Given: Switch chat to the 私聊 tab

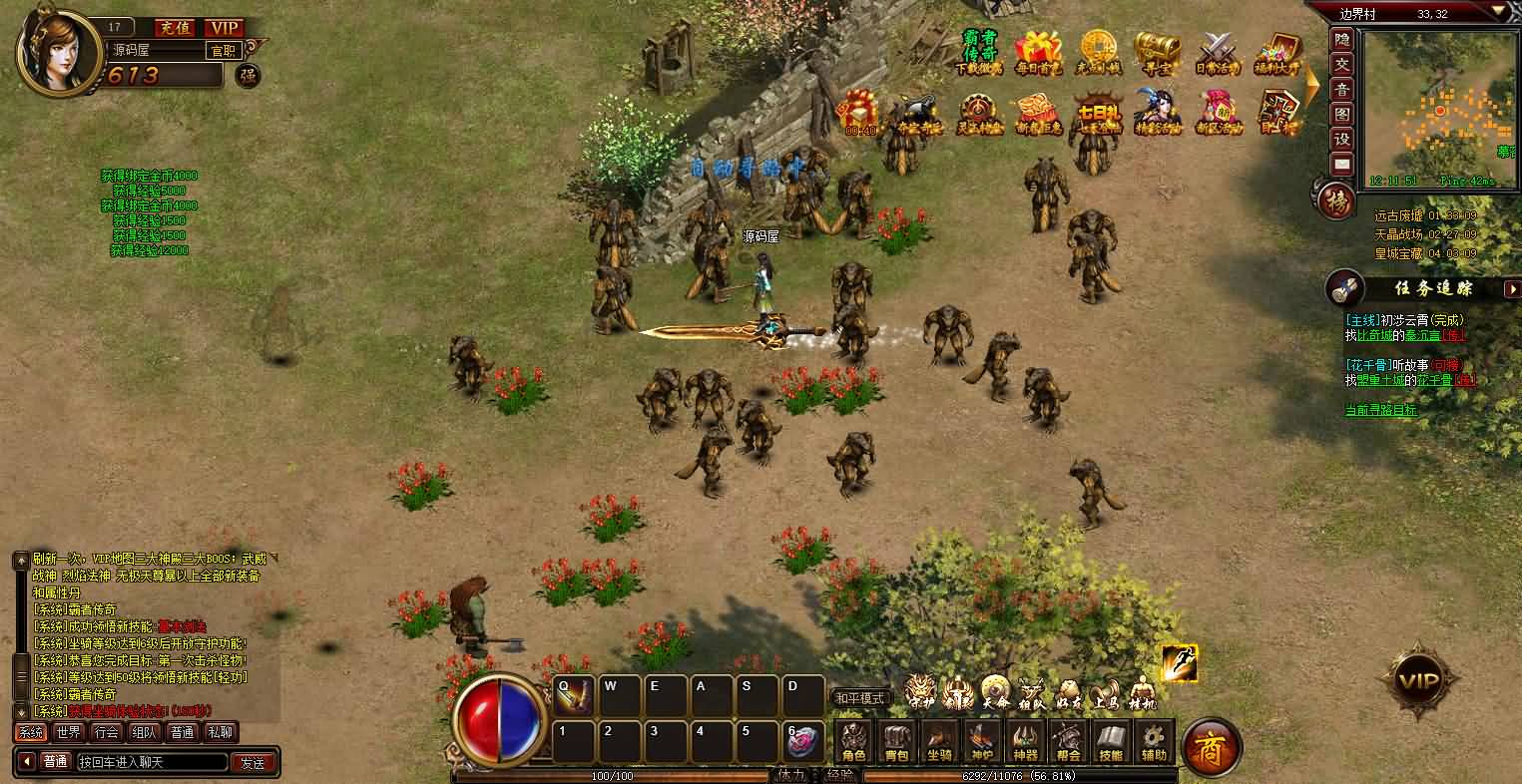Looking at the screenshot, I should click(x=220, y=732).
